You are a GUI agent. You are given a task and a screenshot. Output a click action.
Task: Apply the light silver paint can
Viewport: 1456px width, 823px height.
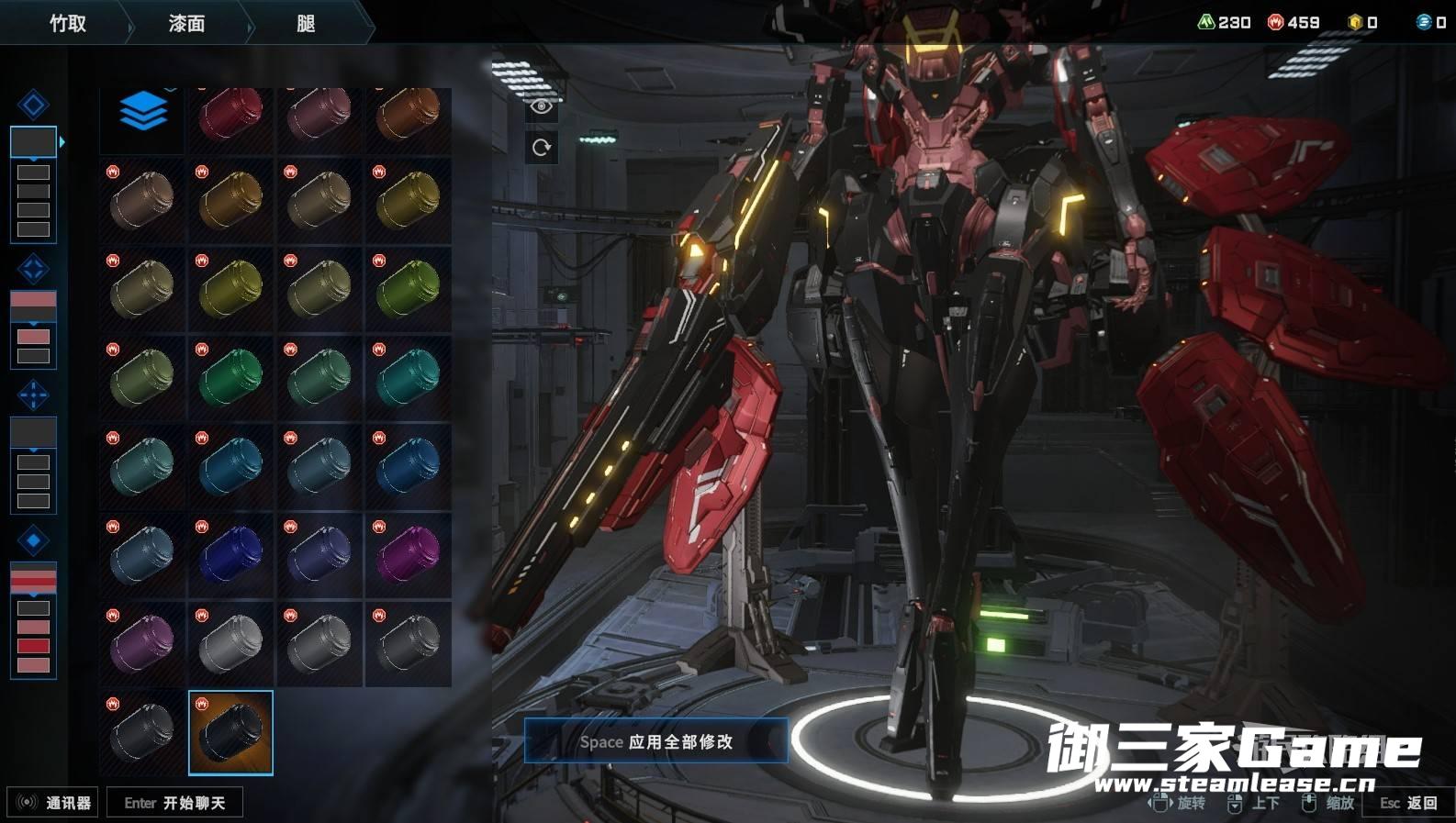point(230,642)
